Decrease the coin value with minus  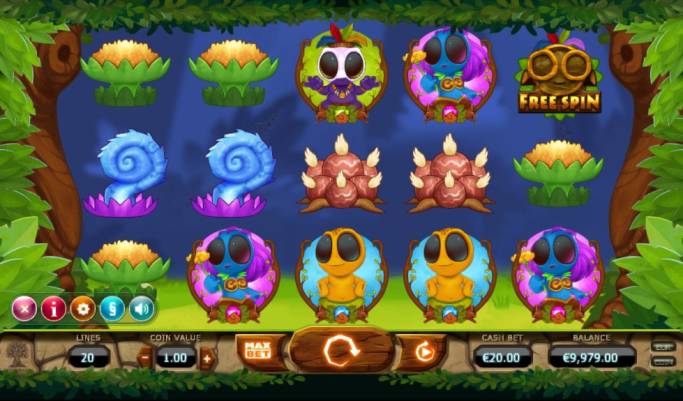[146, 358]
